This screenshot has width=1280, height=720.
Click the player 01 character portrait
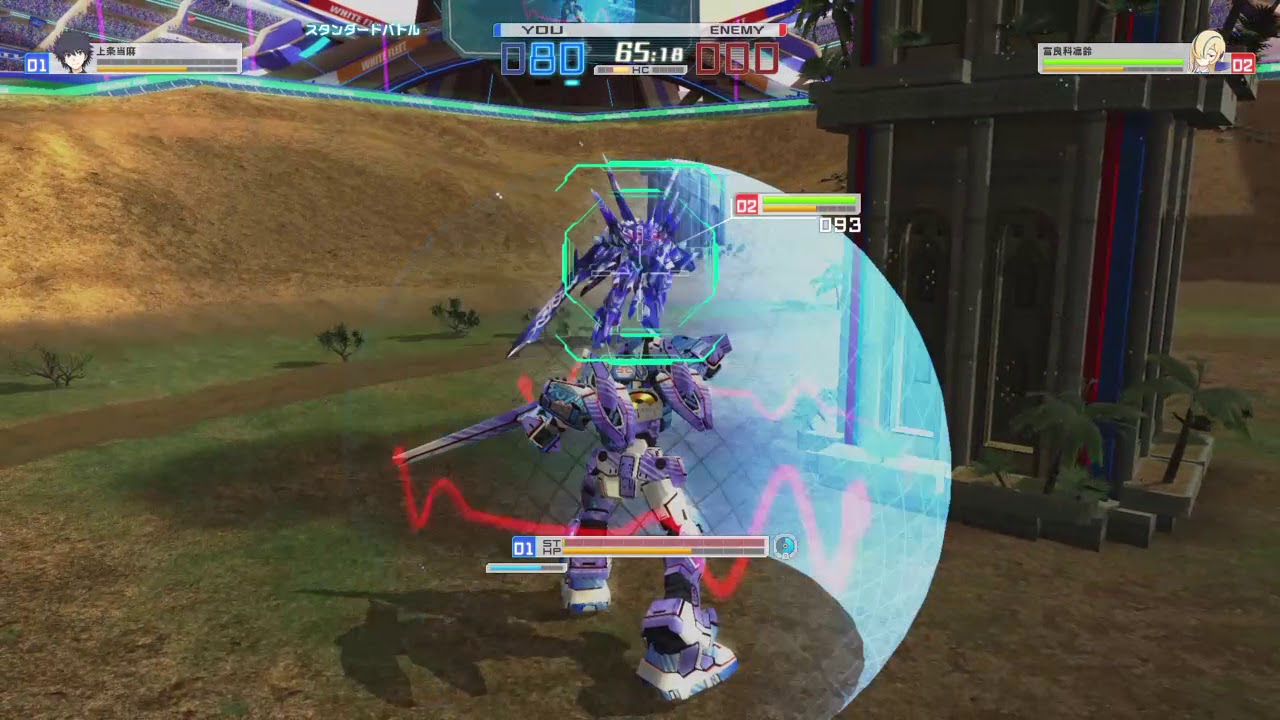(73, 57)
